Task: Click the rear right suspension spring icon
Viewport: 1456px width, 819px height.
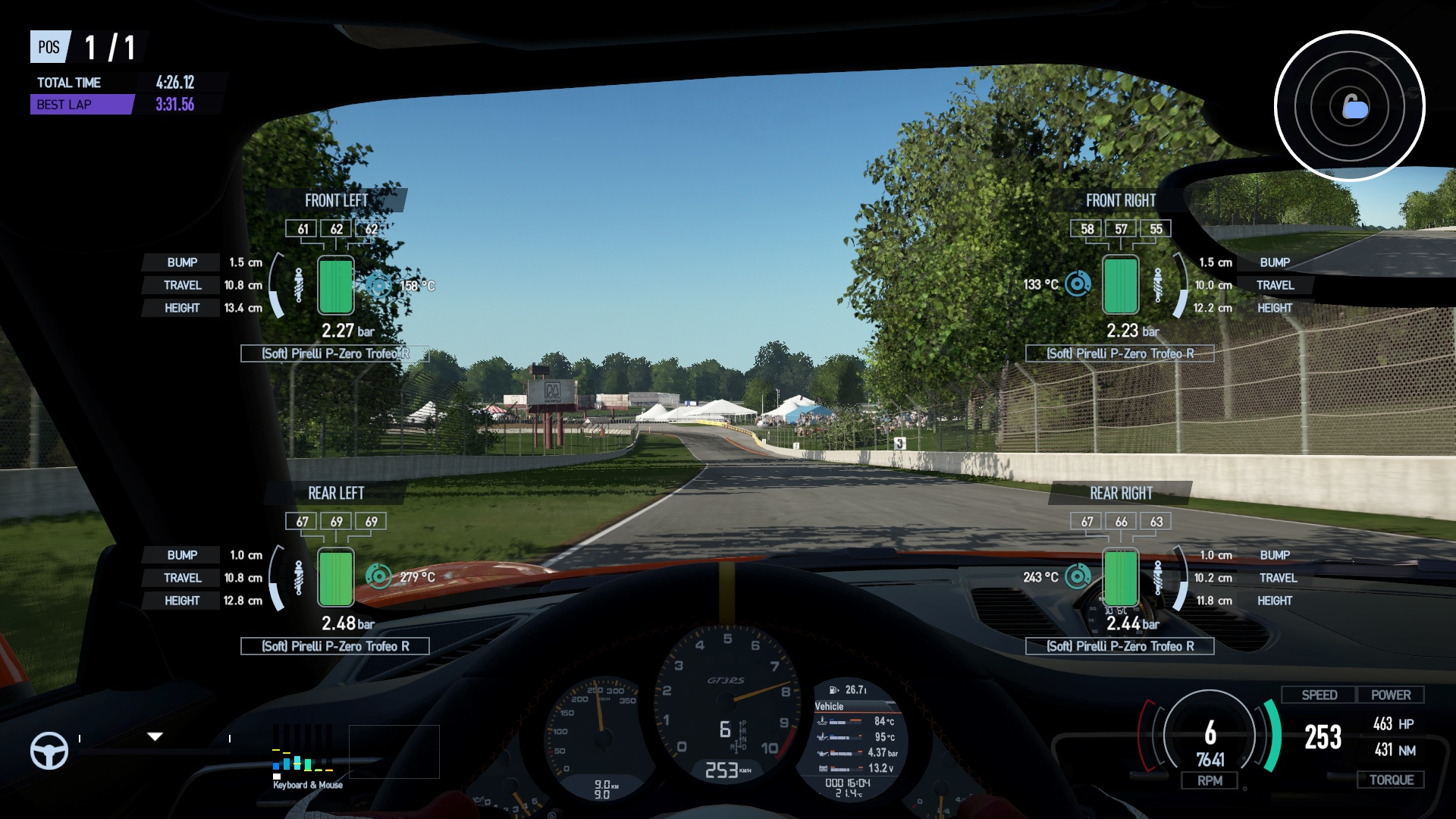Action: point(1158,577)
